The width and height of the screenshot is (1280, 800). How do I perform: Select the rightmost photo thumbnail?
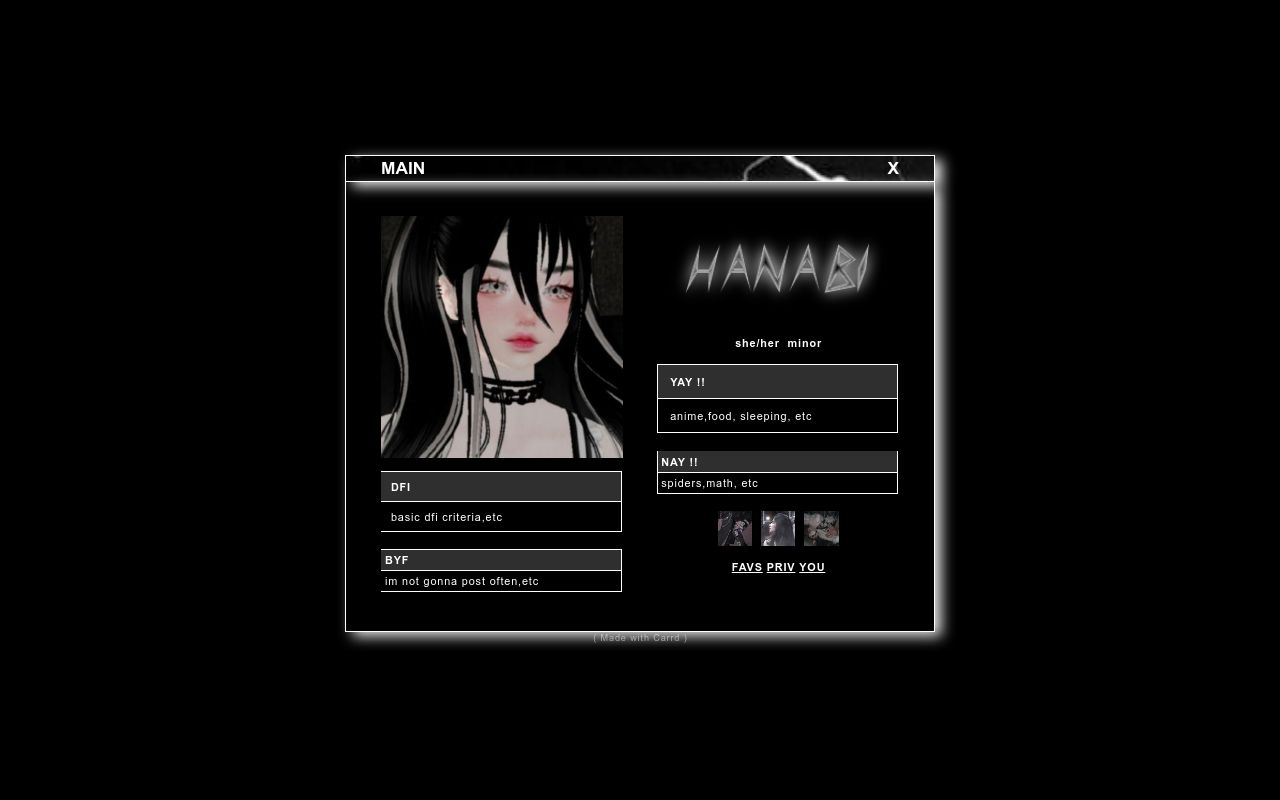coord(820,528)
